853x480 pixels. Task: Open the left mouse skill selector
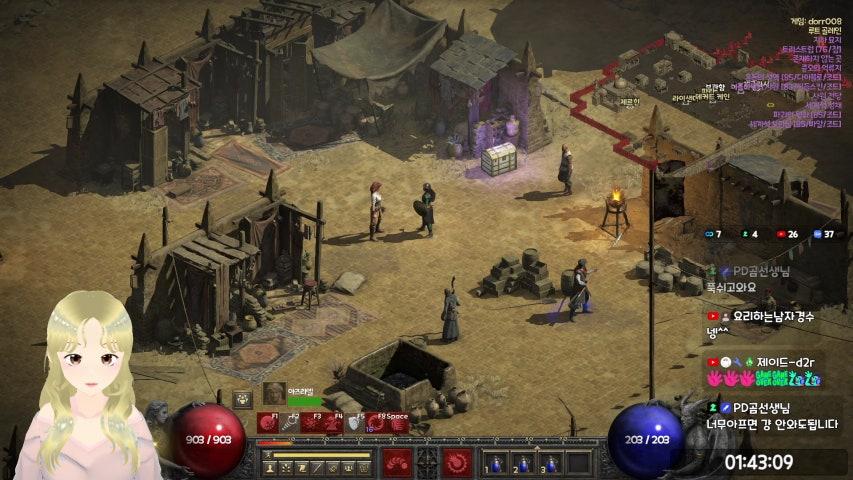[397, 462]
